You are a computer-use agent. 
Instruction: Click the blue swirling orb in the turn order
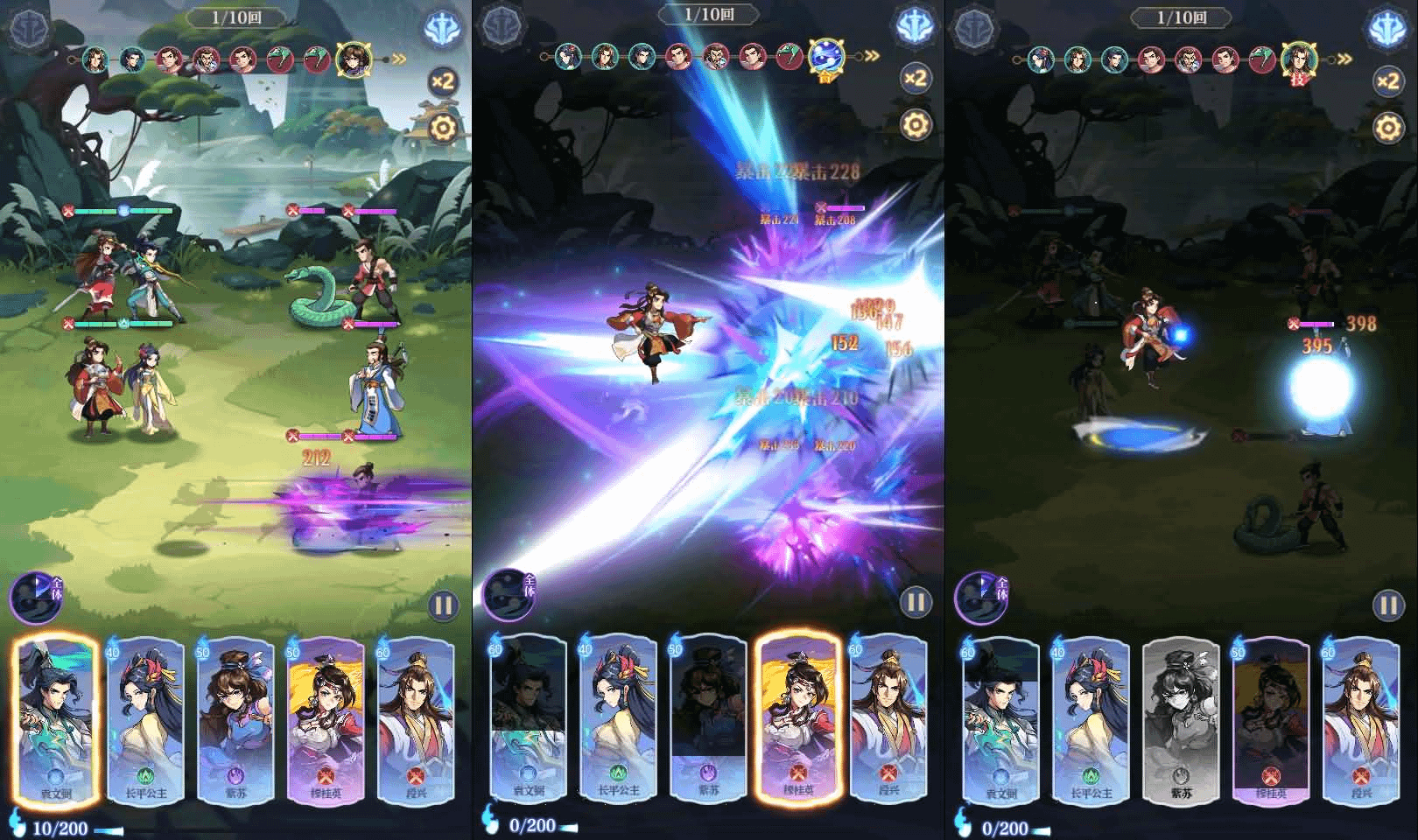(x=825, y=58)
